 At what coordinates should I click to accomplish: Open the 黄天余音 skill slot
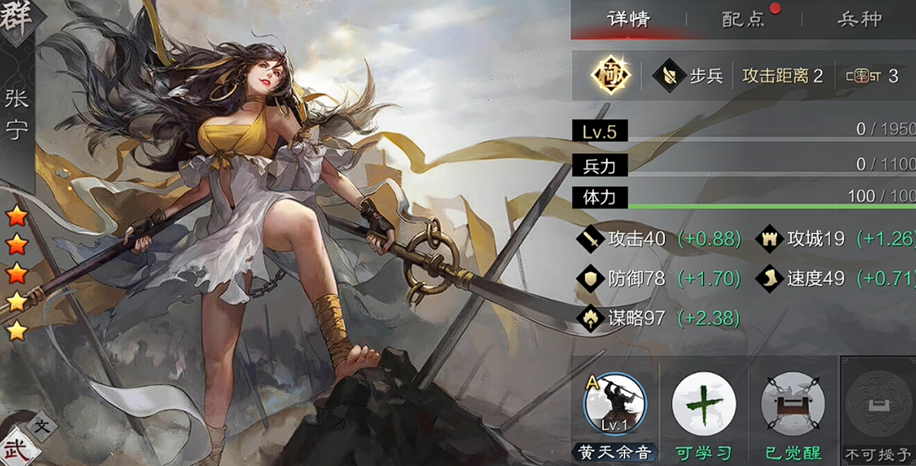[x=614, y=406]
